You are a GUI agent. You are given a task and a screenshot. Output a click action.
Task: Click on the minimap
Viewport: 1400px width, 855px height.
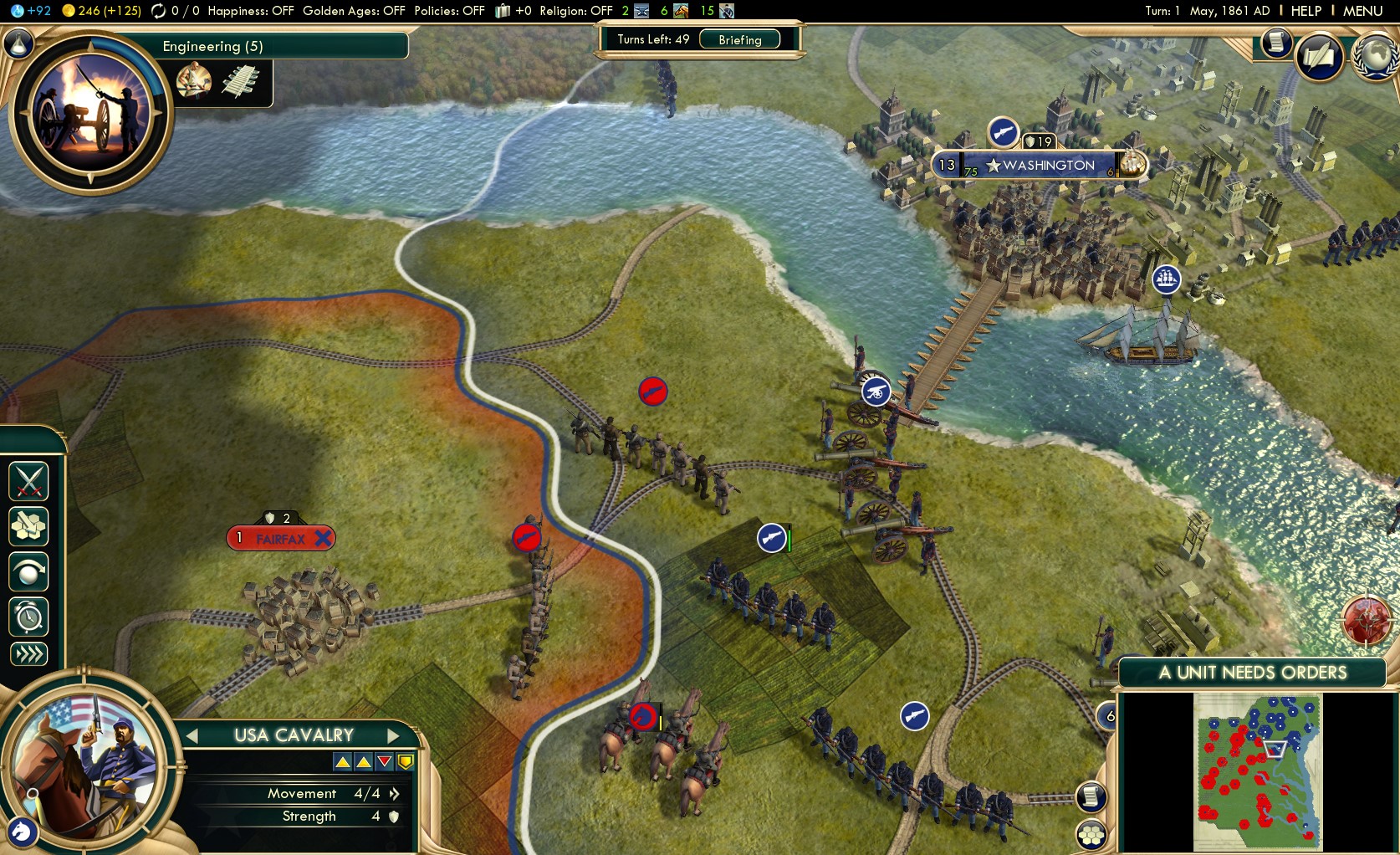point(1257,771)
